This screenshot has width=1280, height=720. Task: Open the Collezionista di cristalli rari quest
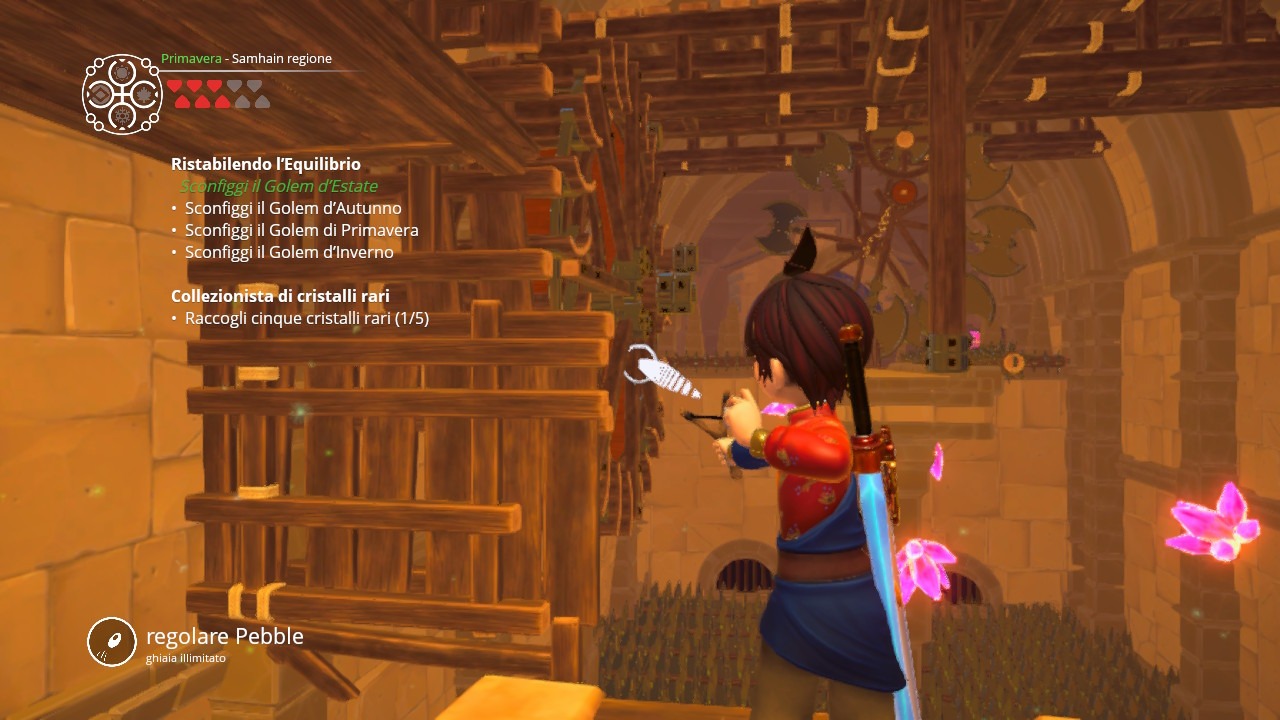click(x=280, y=296)
